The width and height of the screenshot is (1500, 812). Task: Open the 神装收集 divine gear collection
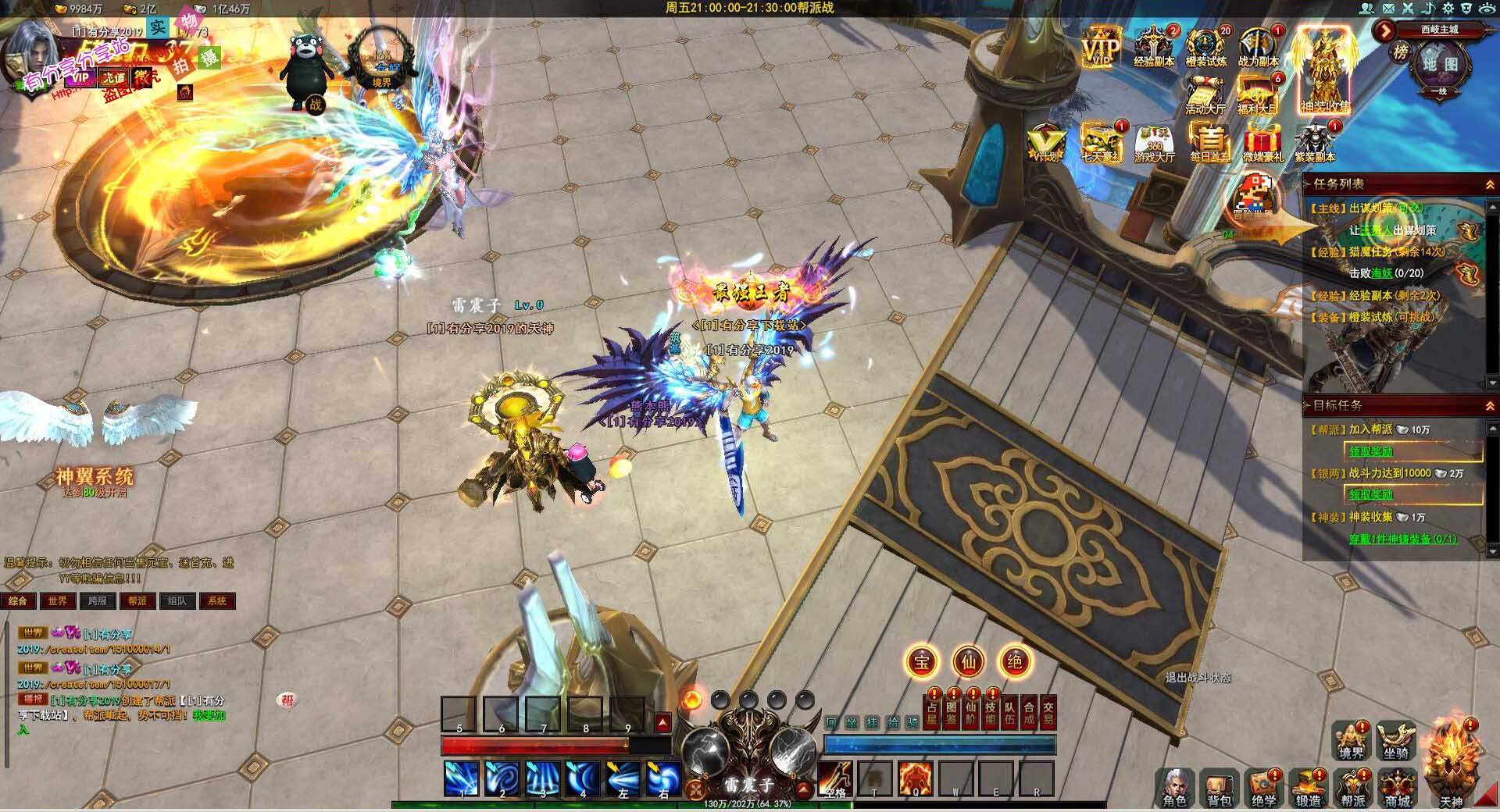[1325, 72]
